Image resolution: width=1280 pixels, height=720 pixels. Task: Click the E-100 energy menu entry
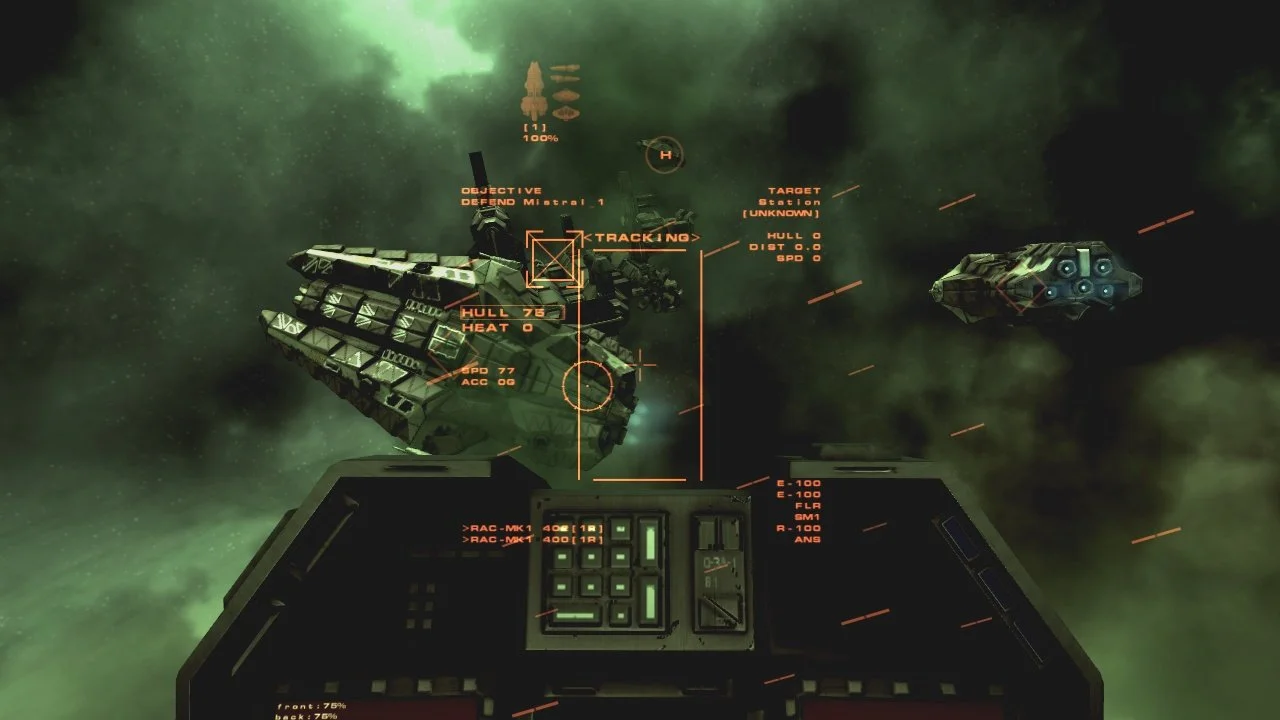800,483
